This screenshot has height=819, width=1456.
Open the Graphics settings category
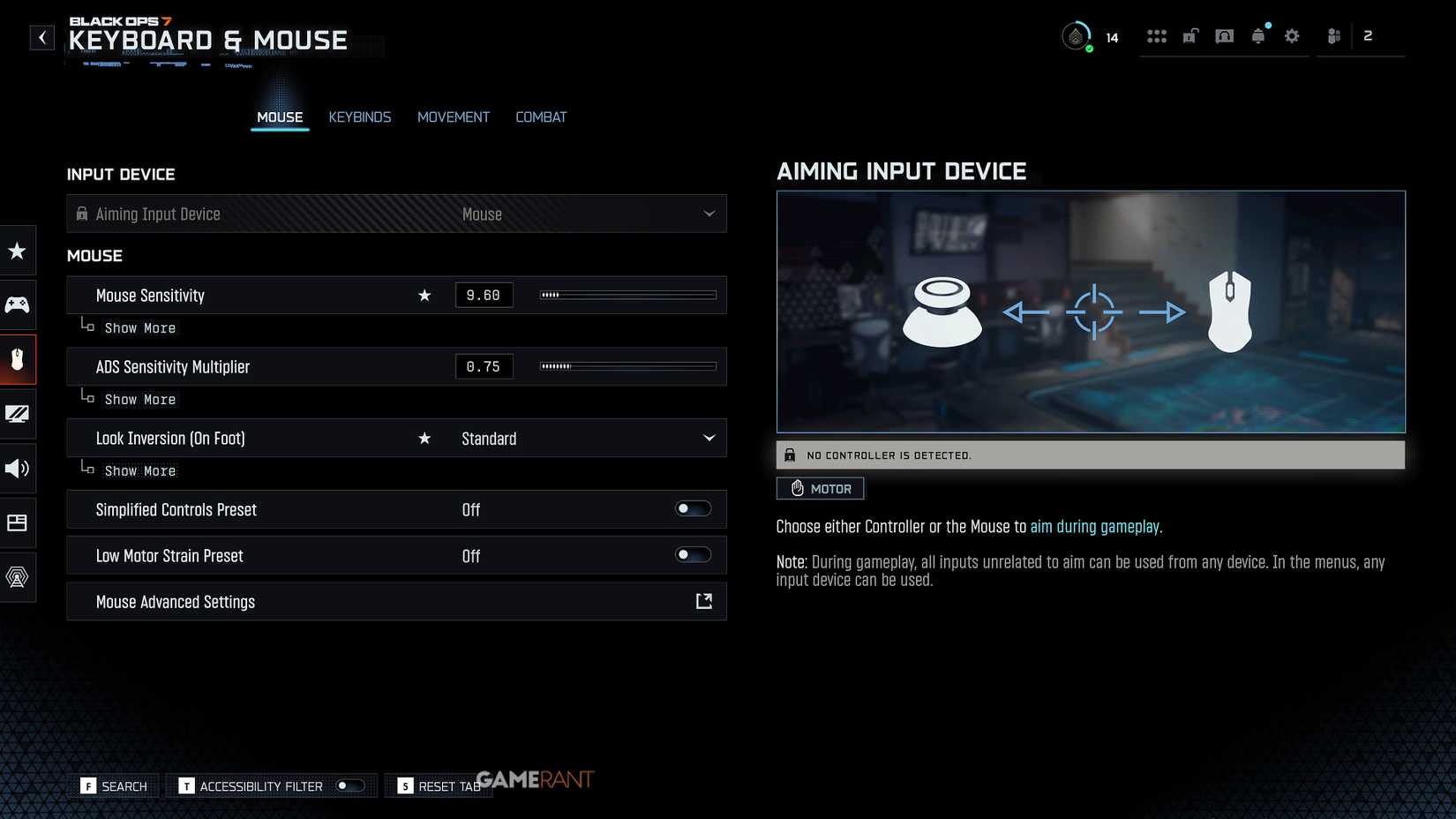[x=18, y=414]
